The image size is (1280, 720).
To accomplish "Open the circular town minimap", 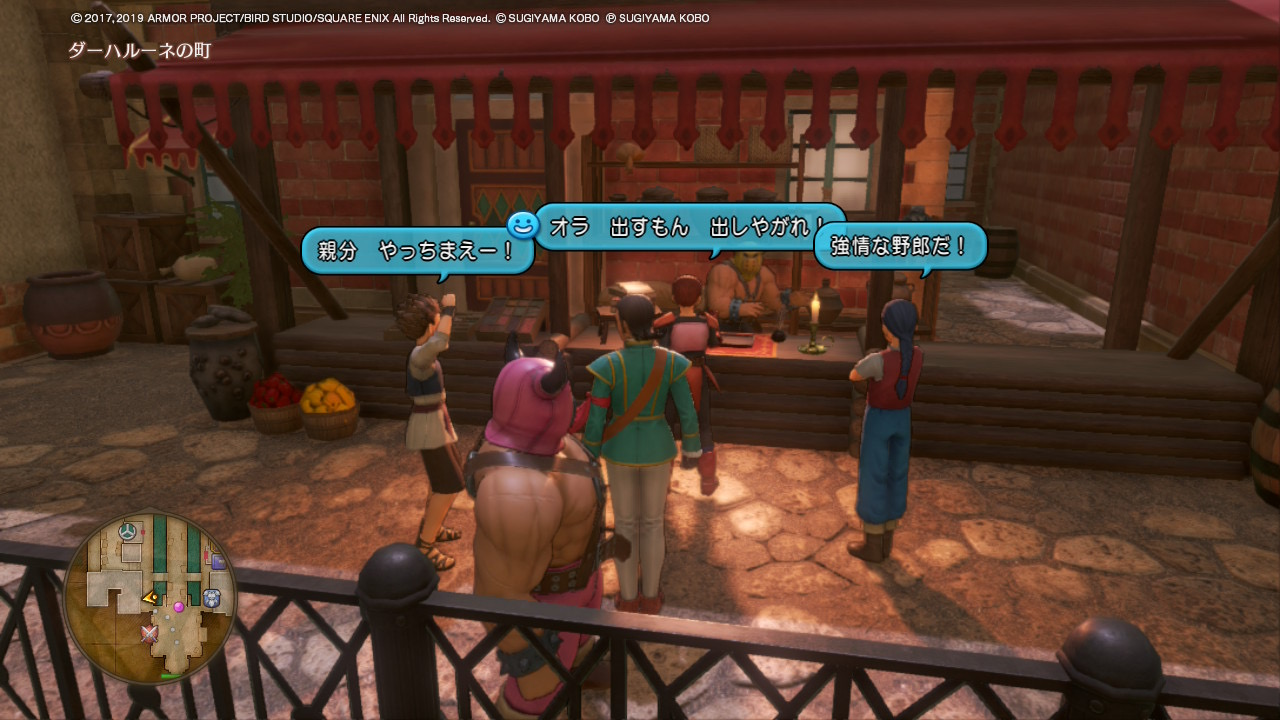I will [150, 597].
